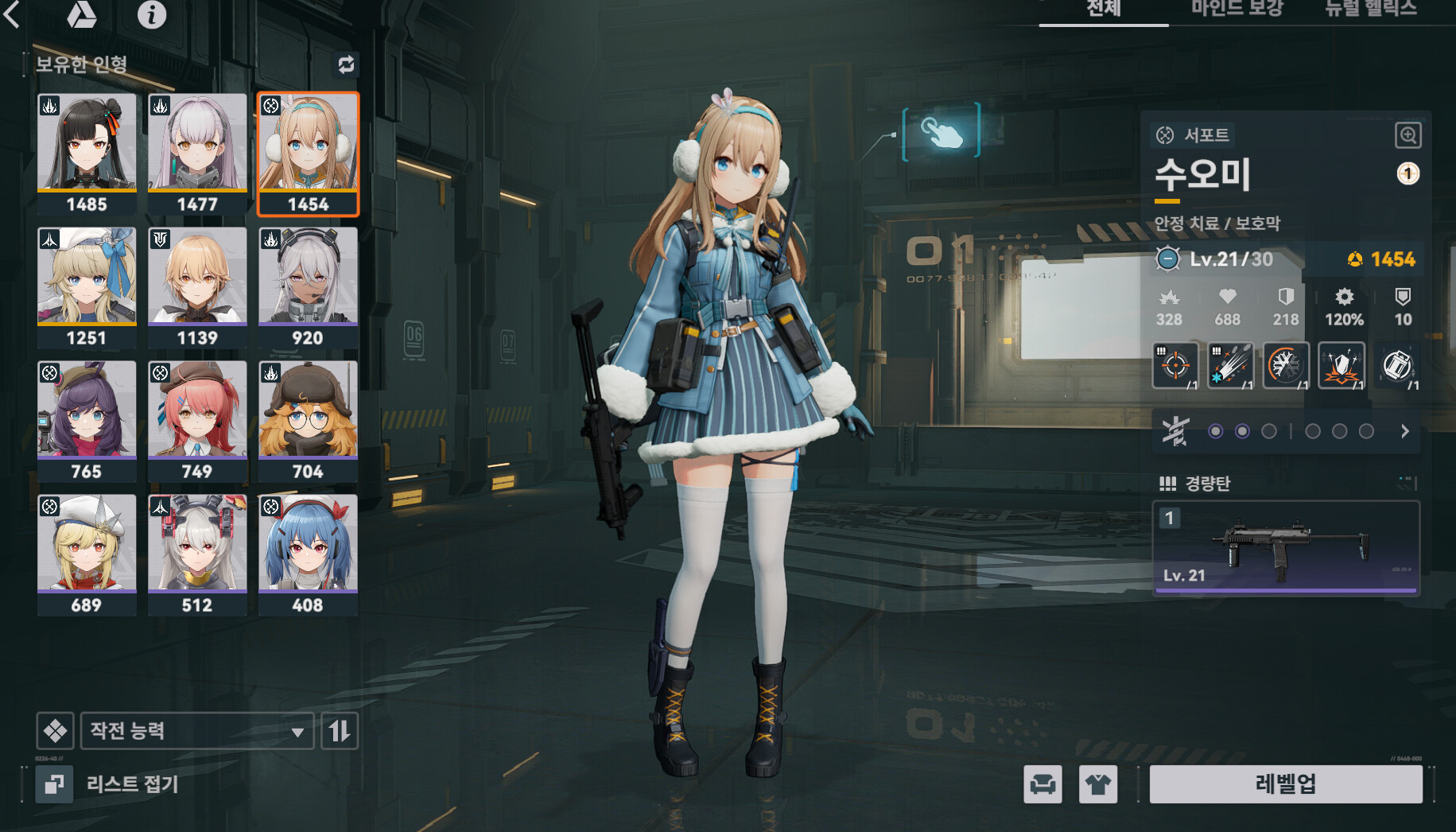Choose the blue-ribbon doll rated 1251
The image size is (1456, 832).
point(87,287)
